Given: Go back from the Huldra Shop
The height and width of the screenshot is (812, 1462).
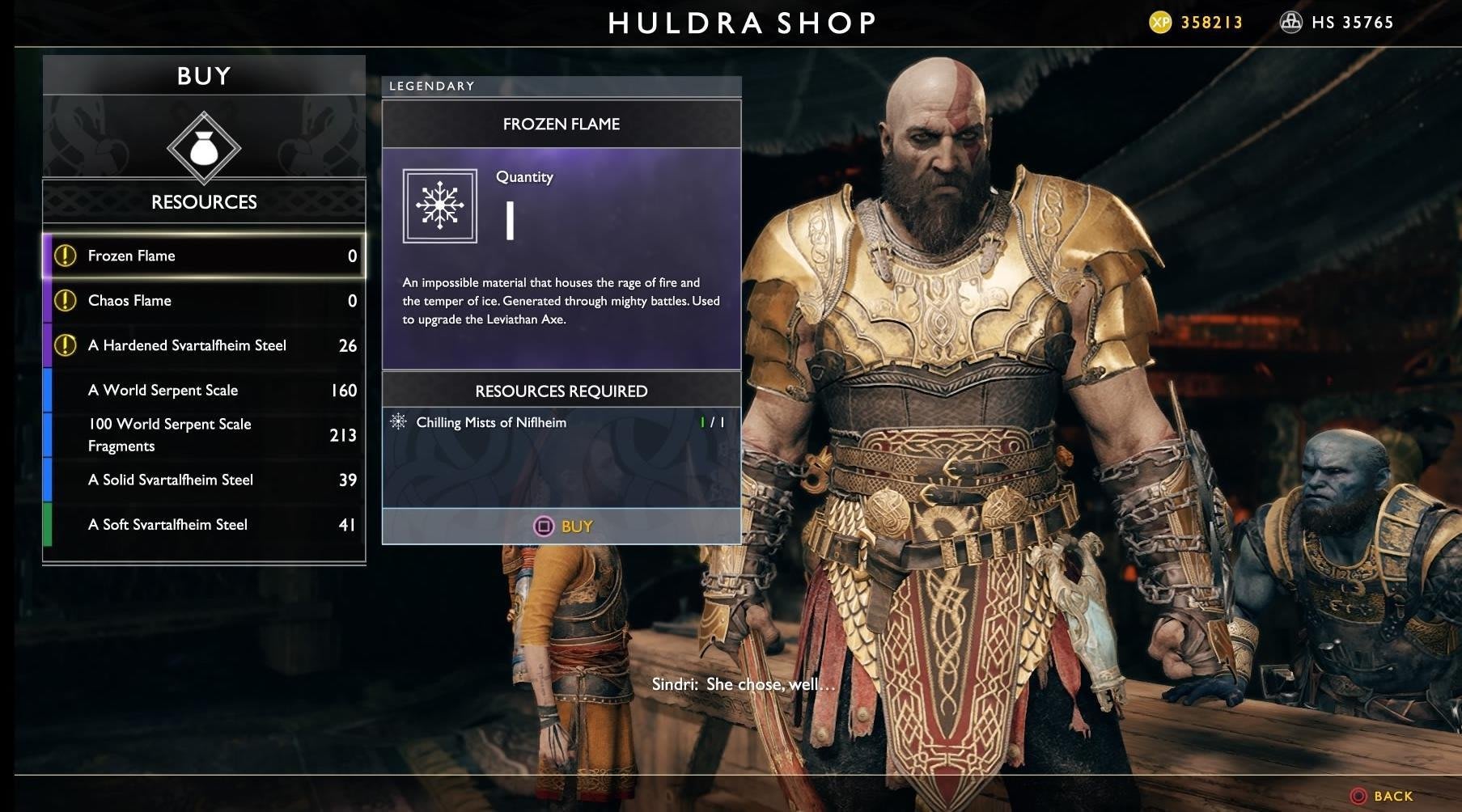Looking at the screenshot, I should (x=1382, y=797).
